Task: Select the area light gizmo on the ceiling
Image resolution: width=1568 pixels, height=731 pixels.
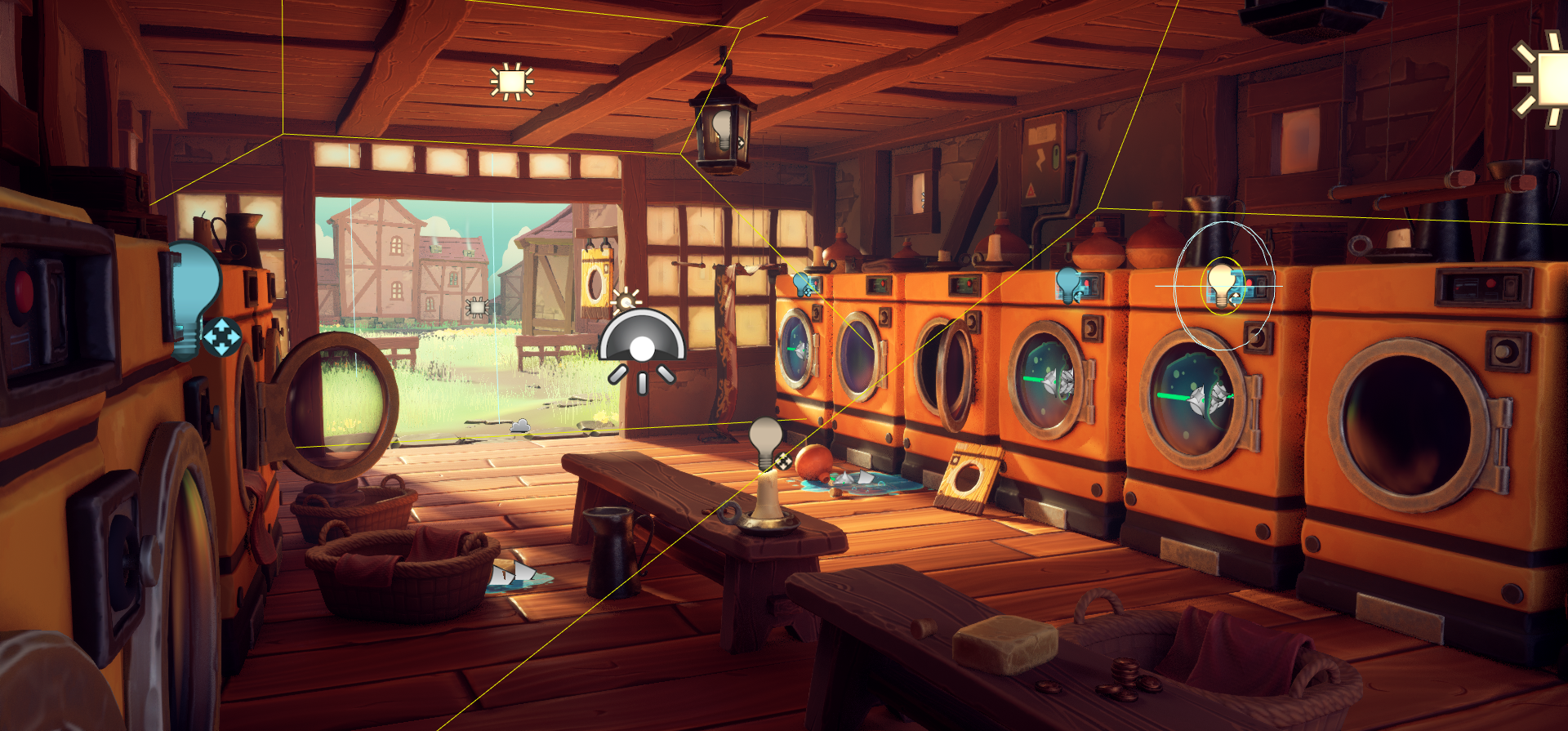Action: pos(512,82)
